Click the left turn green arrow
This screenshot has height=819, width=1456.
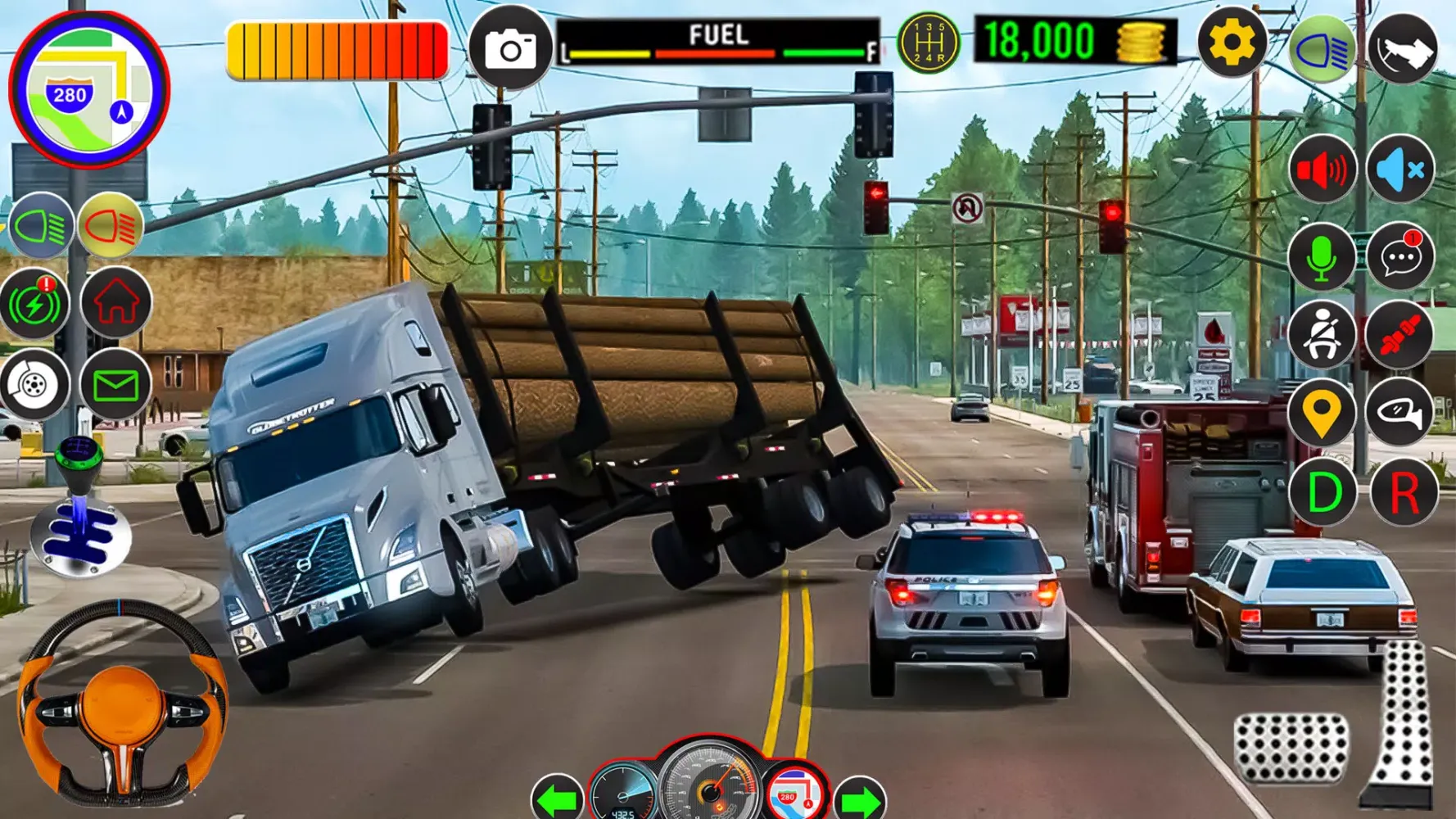pyautogui.click(x=557, y=799)
